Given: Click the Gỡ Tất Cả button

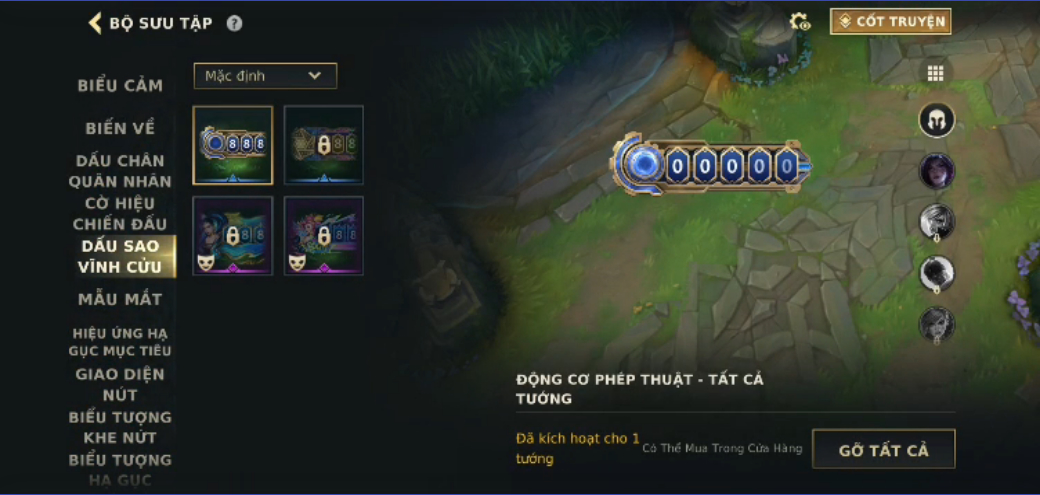Looking at the screenshot, I should (x=883, y=449).
